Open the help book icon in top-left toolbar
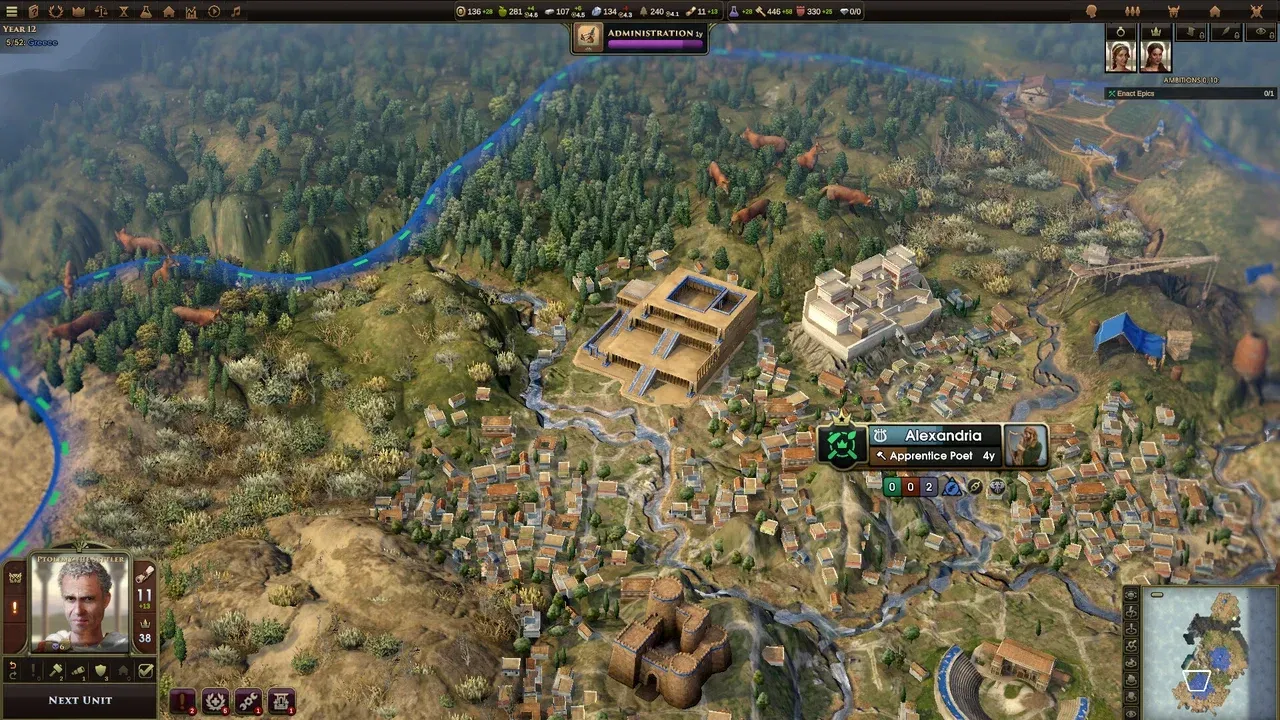The width and height of the screenshot is (1280, 720). [x=34, y=12]
